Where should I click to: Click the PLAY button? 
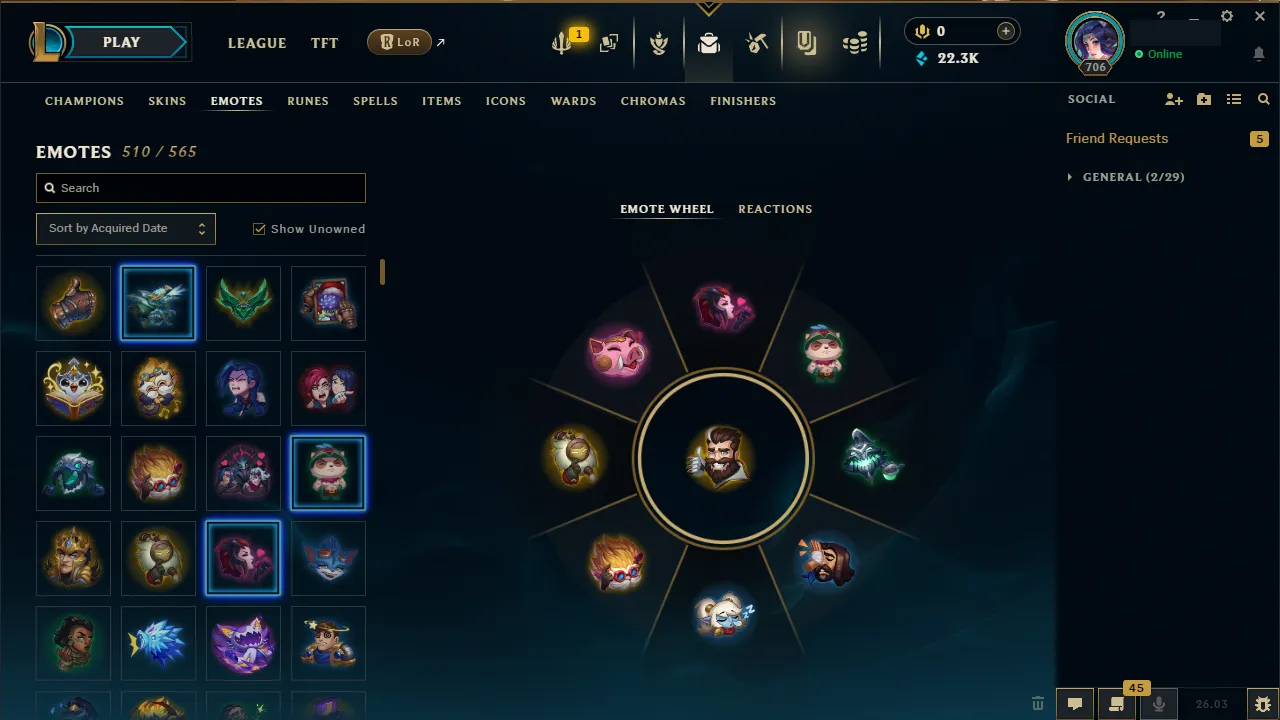point(120,42)
